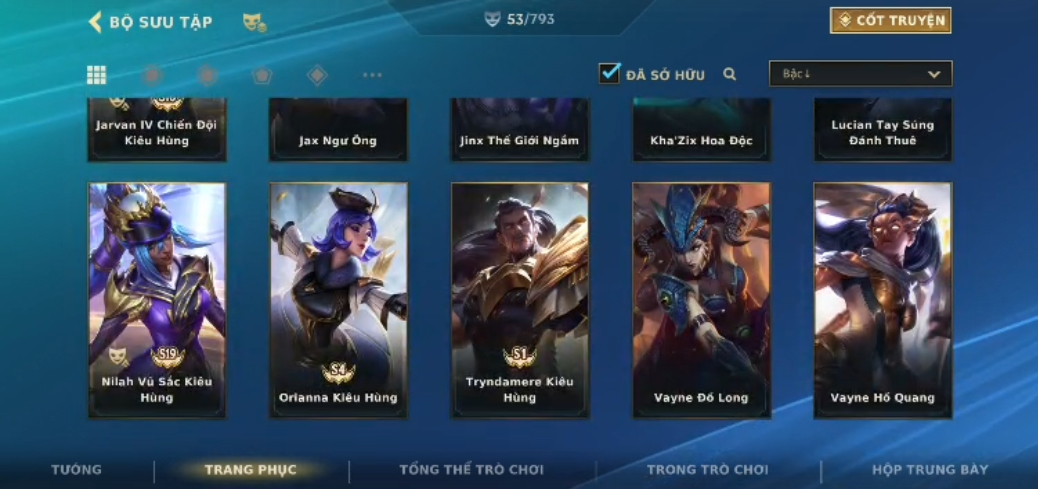
Task: Switch to the Tướng tab
Action: coord(77,470)
